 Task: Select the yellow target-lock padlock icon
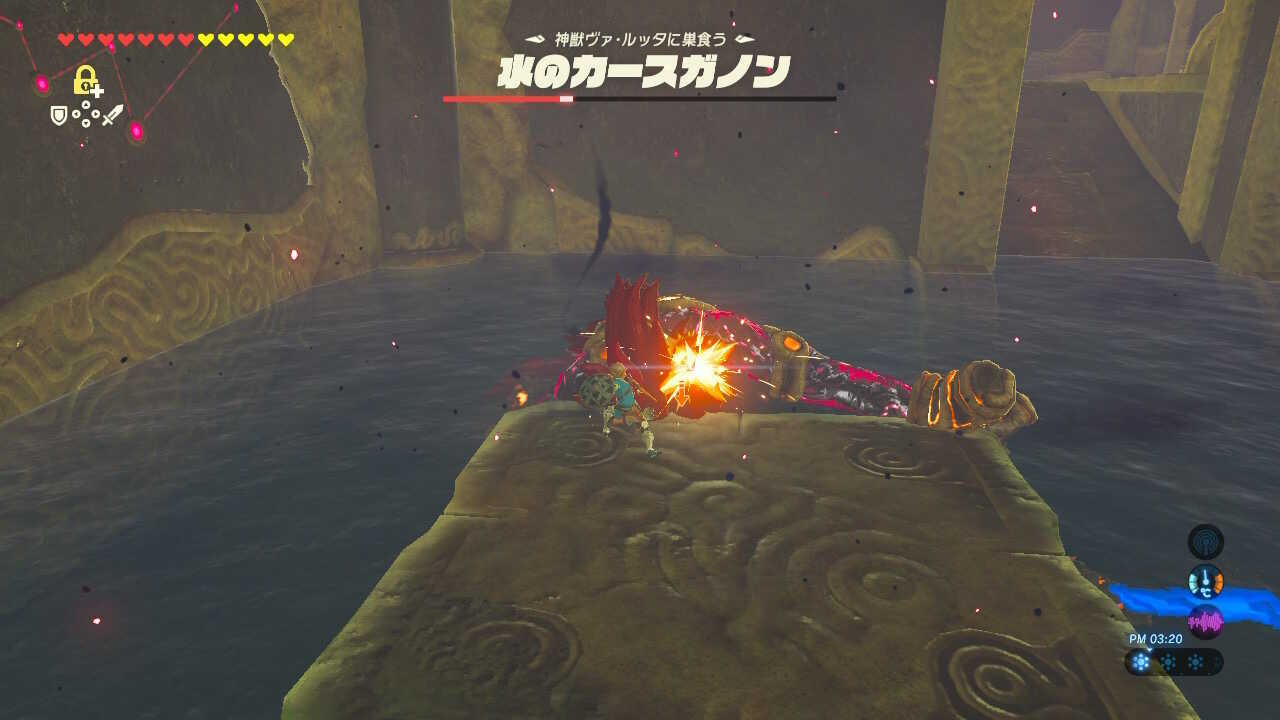click(84, 80)
